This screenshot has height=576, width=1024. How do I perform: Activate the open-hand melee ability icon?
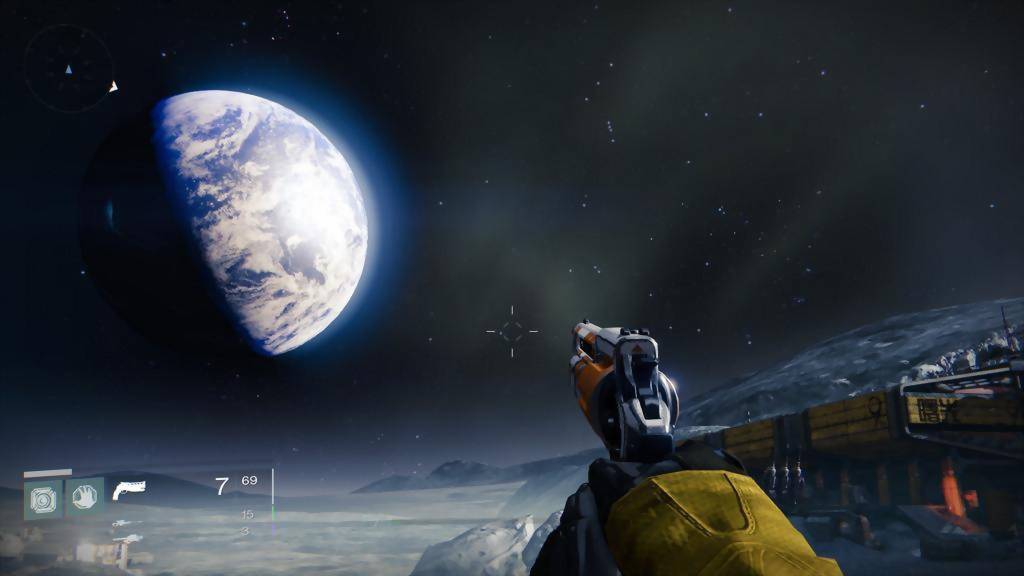point(85,497)
